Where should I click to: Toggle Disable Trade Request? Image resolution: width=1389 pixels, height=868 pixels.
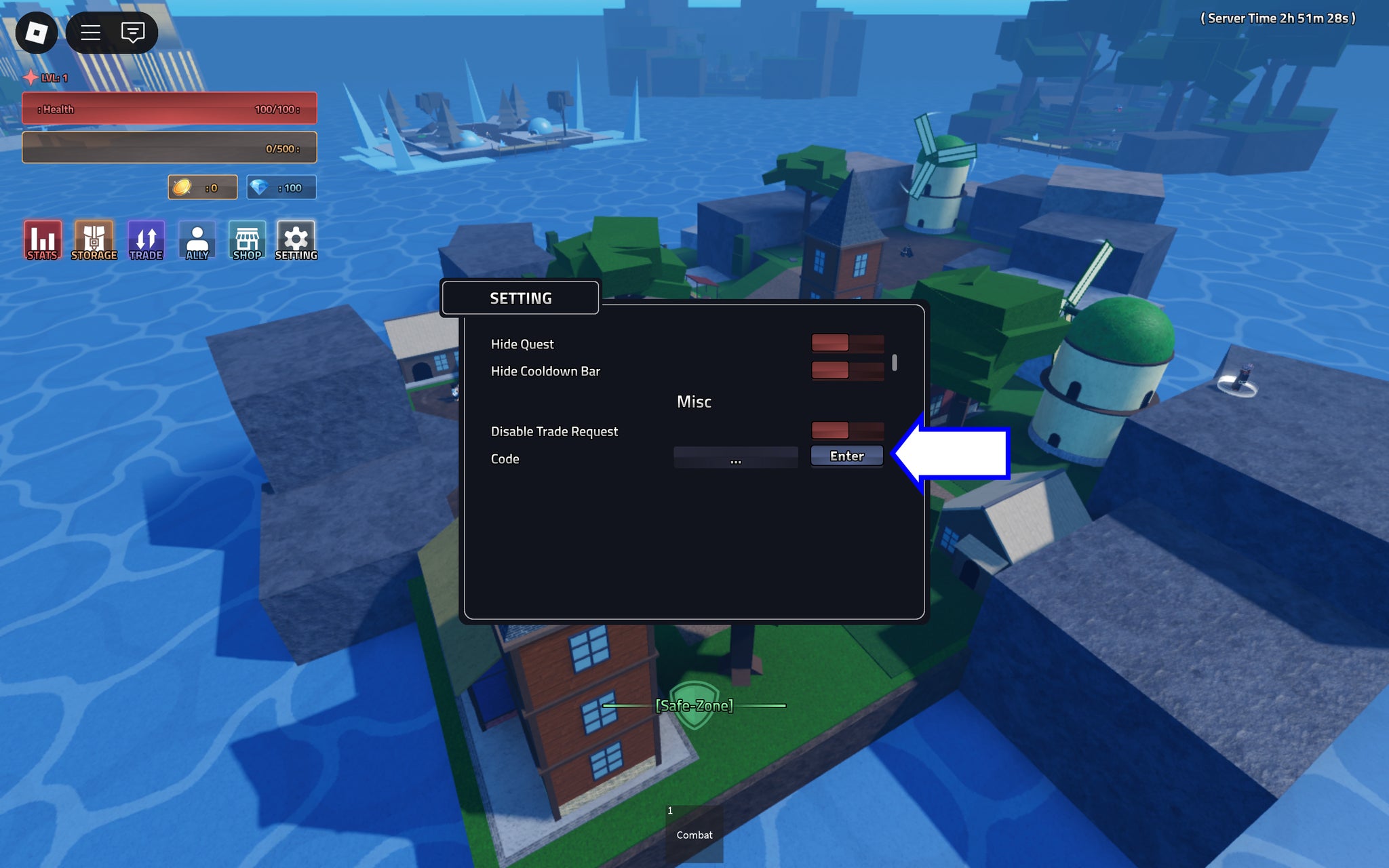click(x=847, y=431)
